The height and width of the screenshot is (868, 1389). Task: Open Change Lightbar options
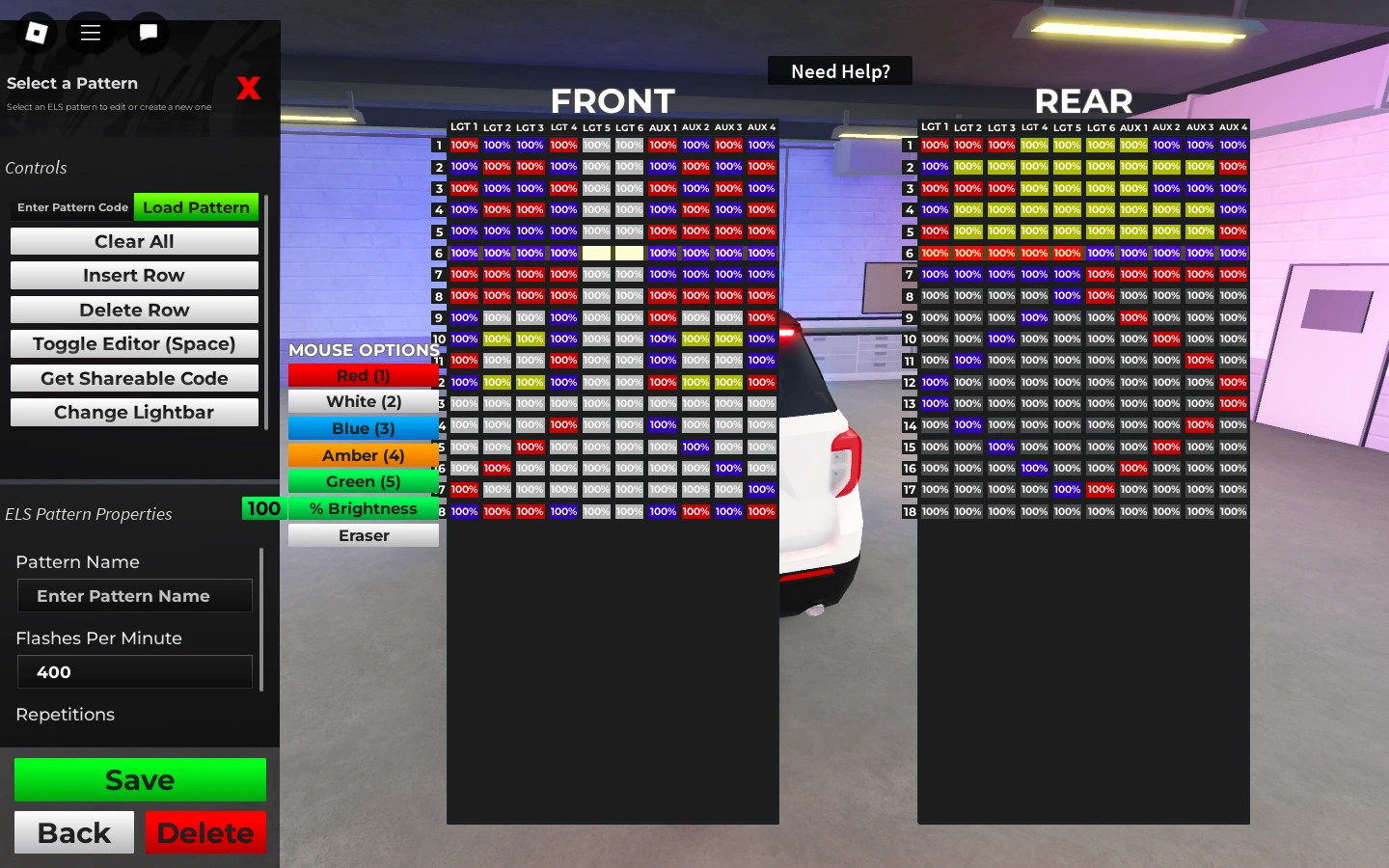pyautogui.click(x=134, y=412)
